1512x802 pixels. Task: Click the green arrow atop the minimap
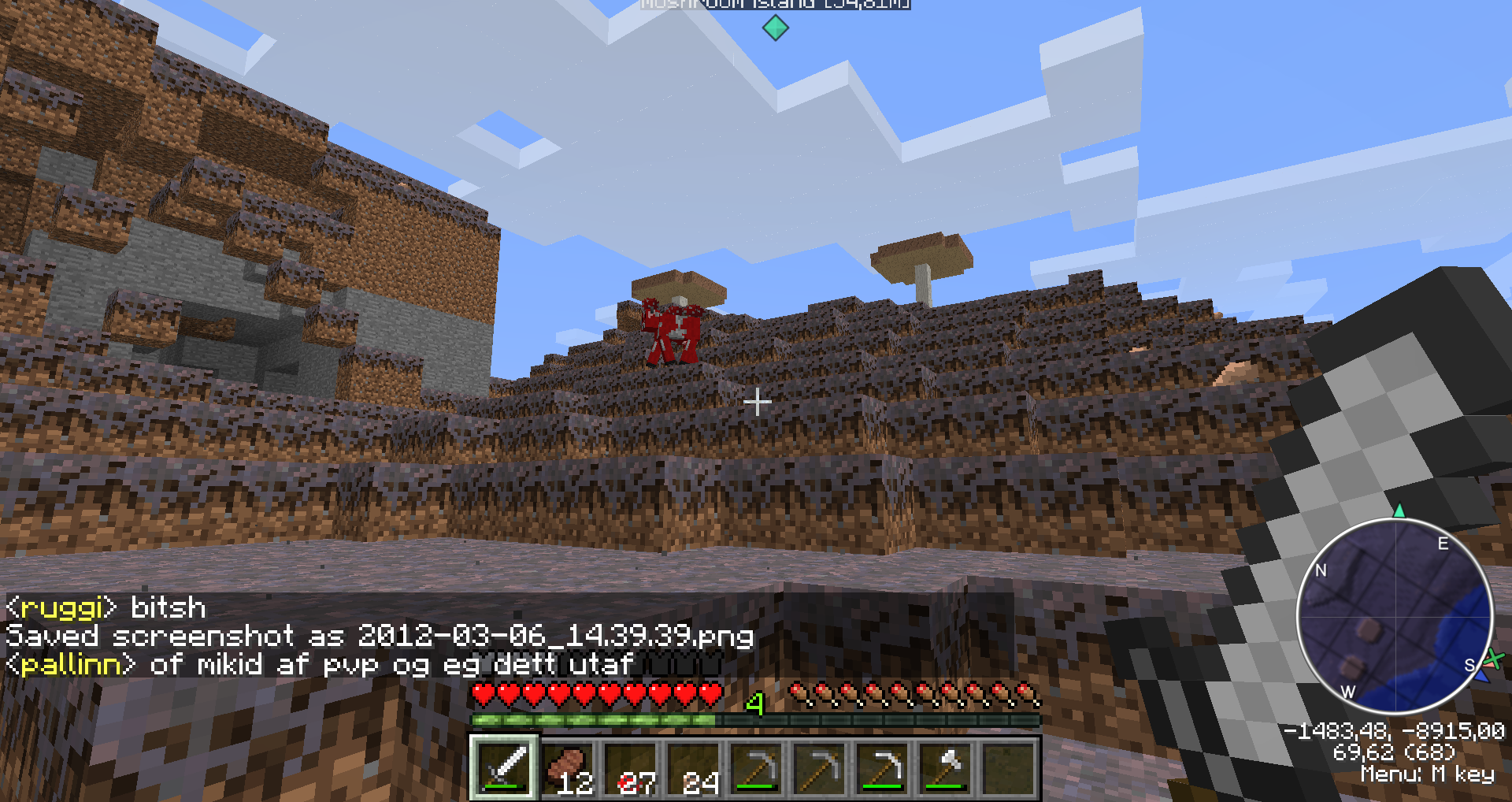pos(1399,511)
